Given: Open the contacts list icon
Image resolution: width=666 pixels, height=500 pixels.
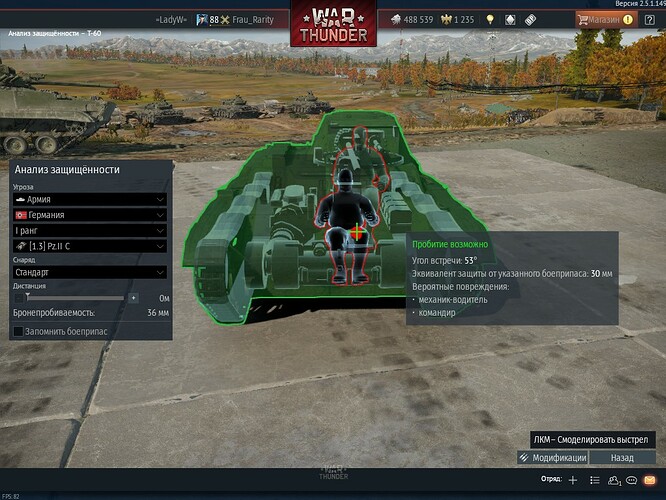Looking at the screenshot, I should [612, 480].
